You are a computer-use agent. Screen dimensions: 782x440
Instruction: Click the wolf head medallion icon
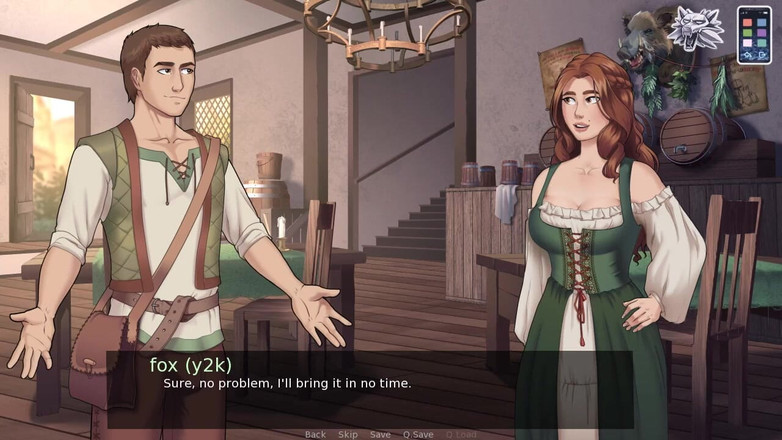pyautogui.click(x=696, y=29)
